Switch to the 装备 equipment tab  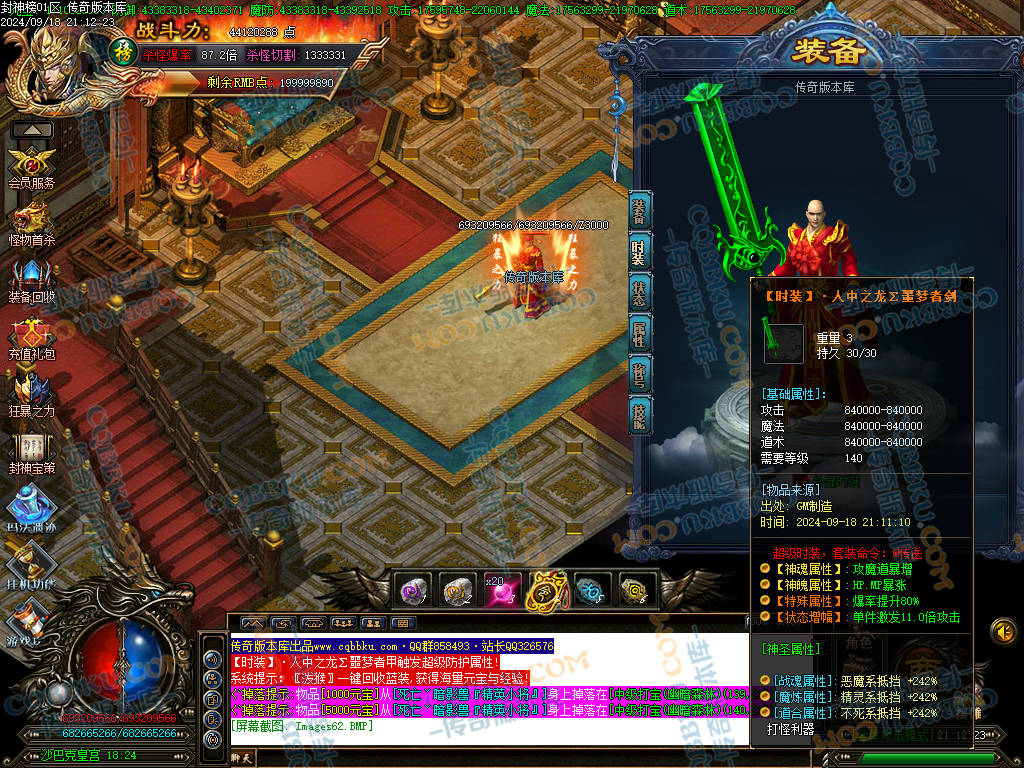tap(639, 212)
